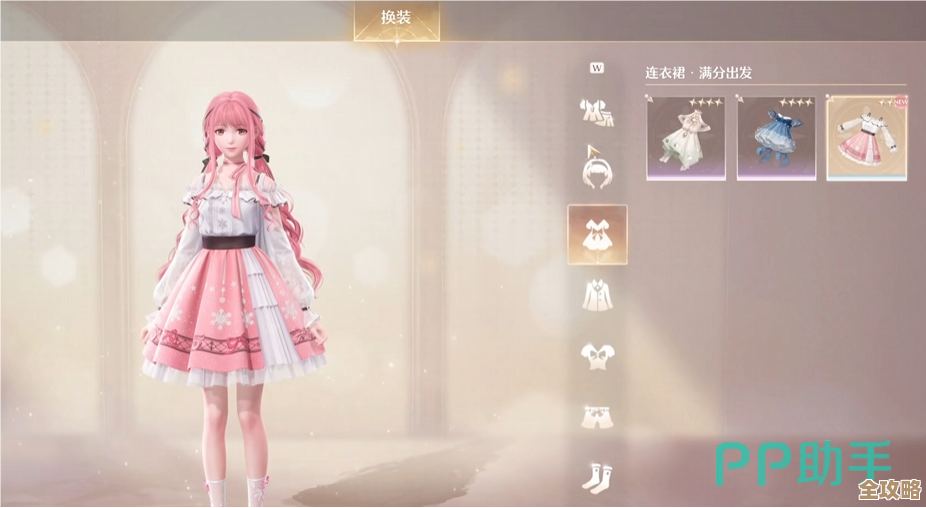The image size is (926, 508).
Task: Open the hairstyle category
Action: coord(597,167)
